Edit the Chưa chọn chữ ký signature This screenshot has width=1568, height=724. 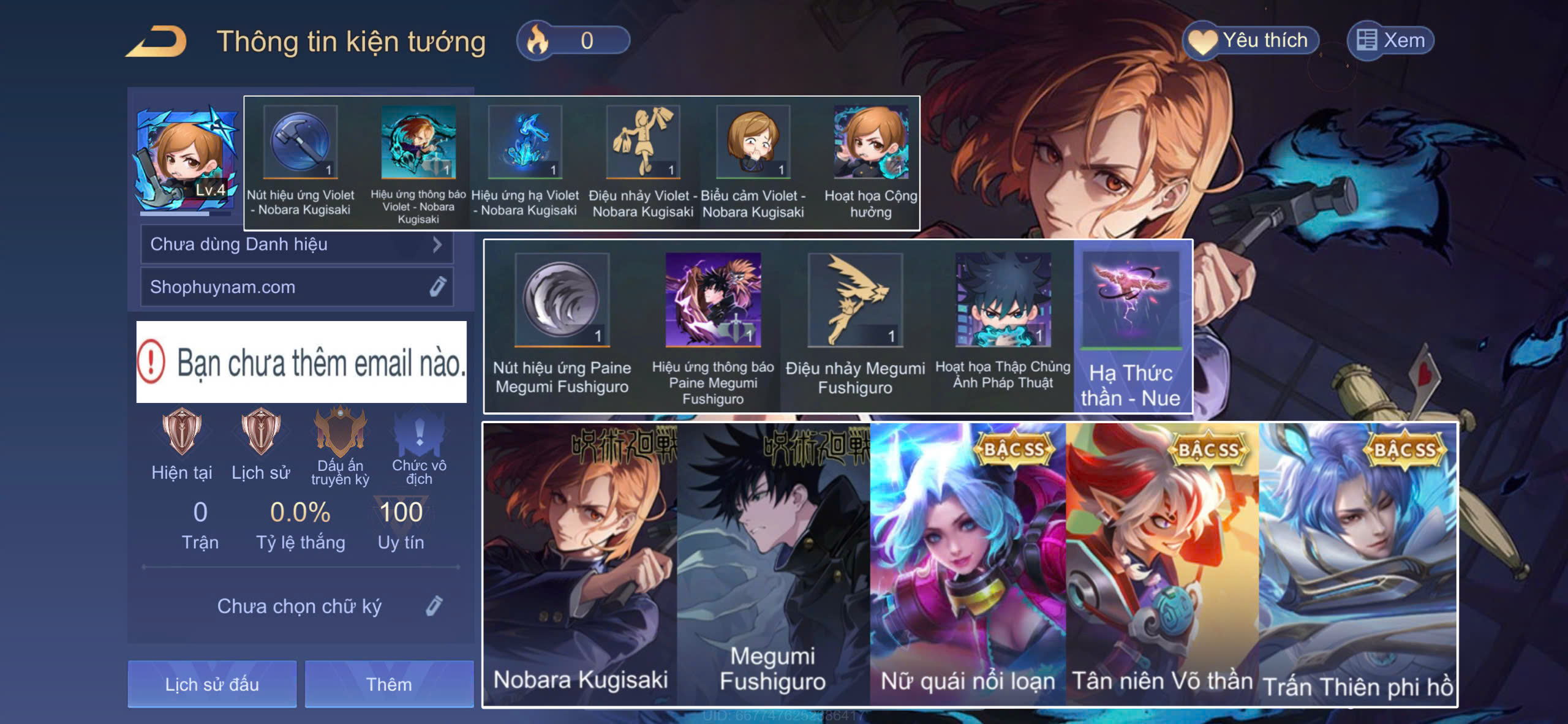pyautogui.click(x=434, y=606)
